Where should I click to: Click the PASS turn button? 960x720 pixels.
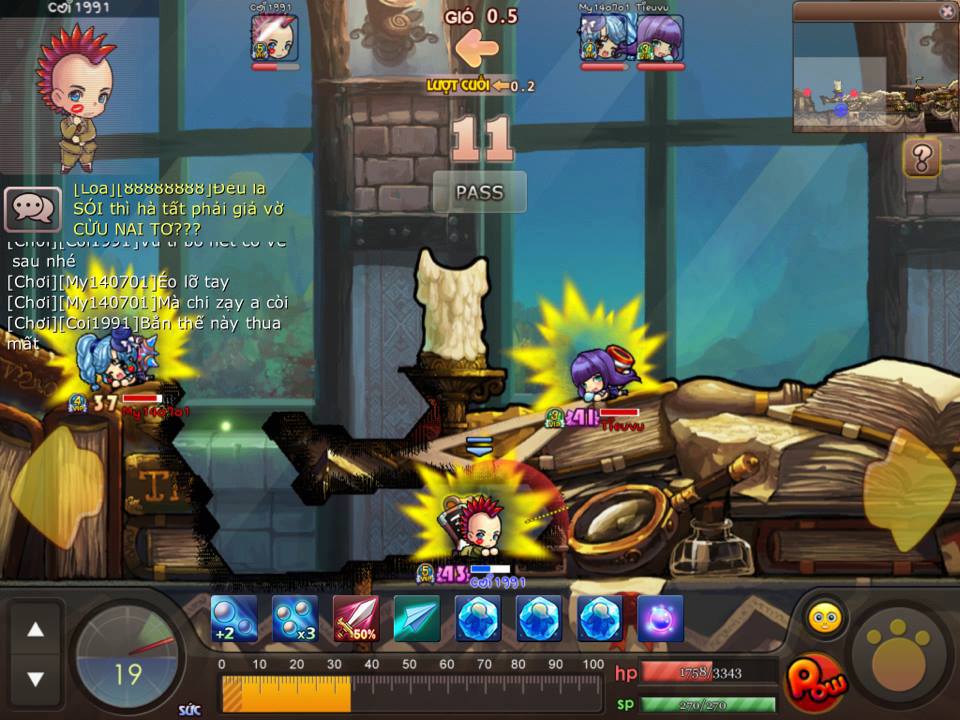tap(479, 192)
